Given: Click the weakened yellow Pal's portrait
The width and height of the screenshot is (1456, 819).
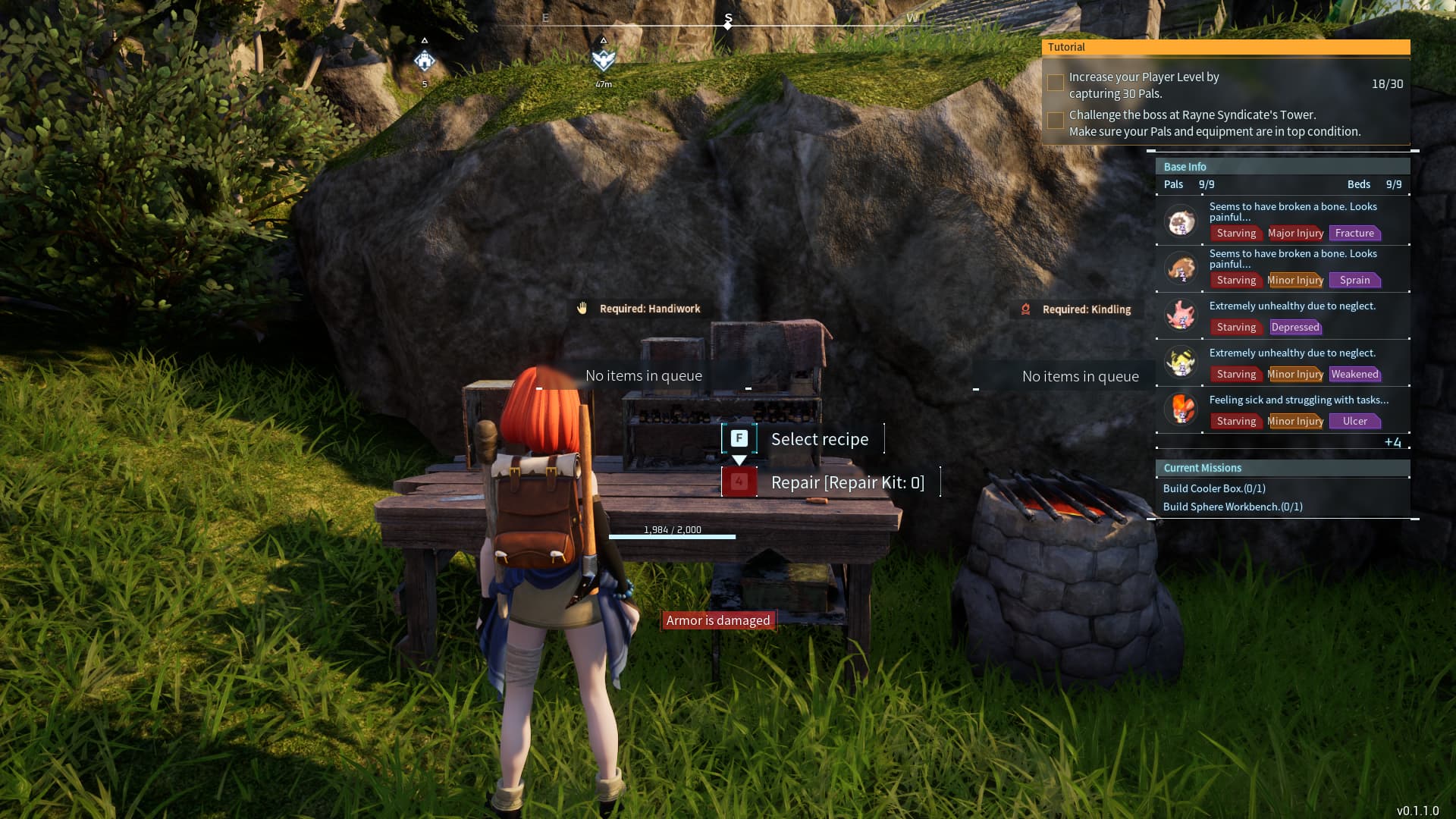Looking at the screenshot, I should [x=1180, y=362].
